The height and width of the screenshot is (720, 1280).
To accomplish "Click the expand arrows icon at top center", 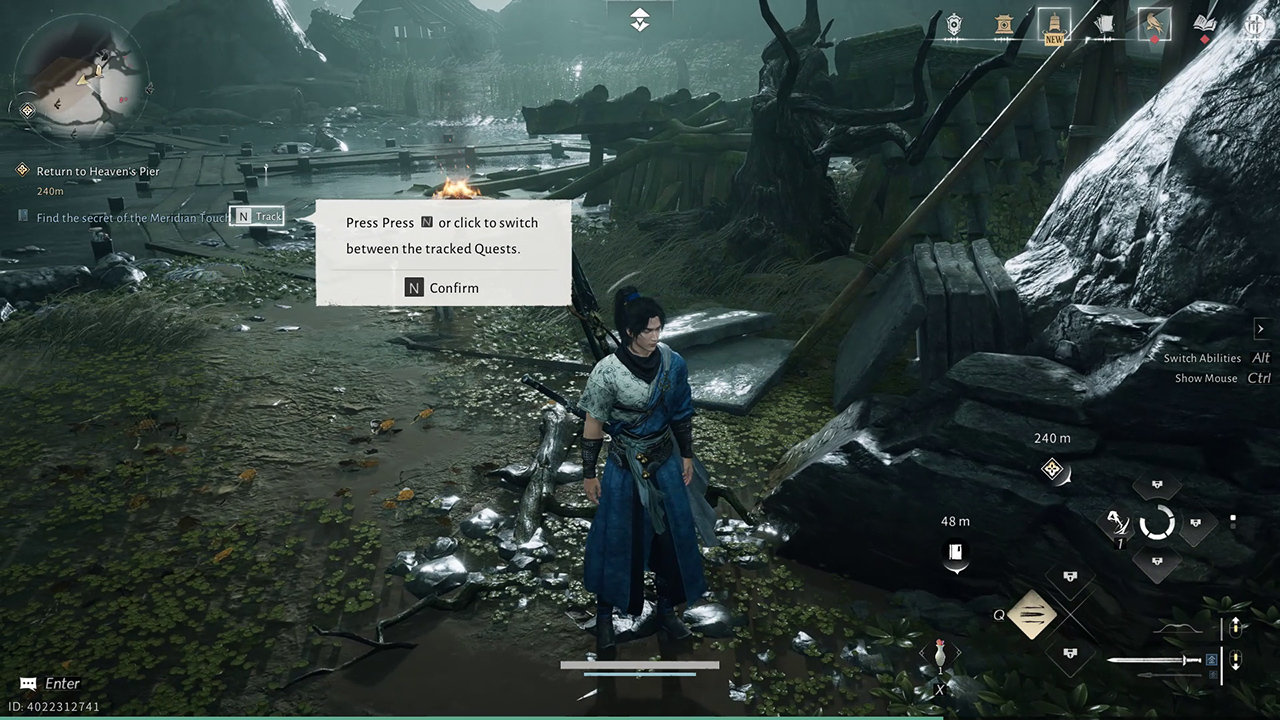I will coord(640,19).
